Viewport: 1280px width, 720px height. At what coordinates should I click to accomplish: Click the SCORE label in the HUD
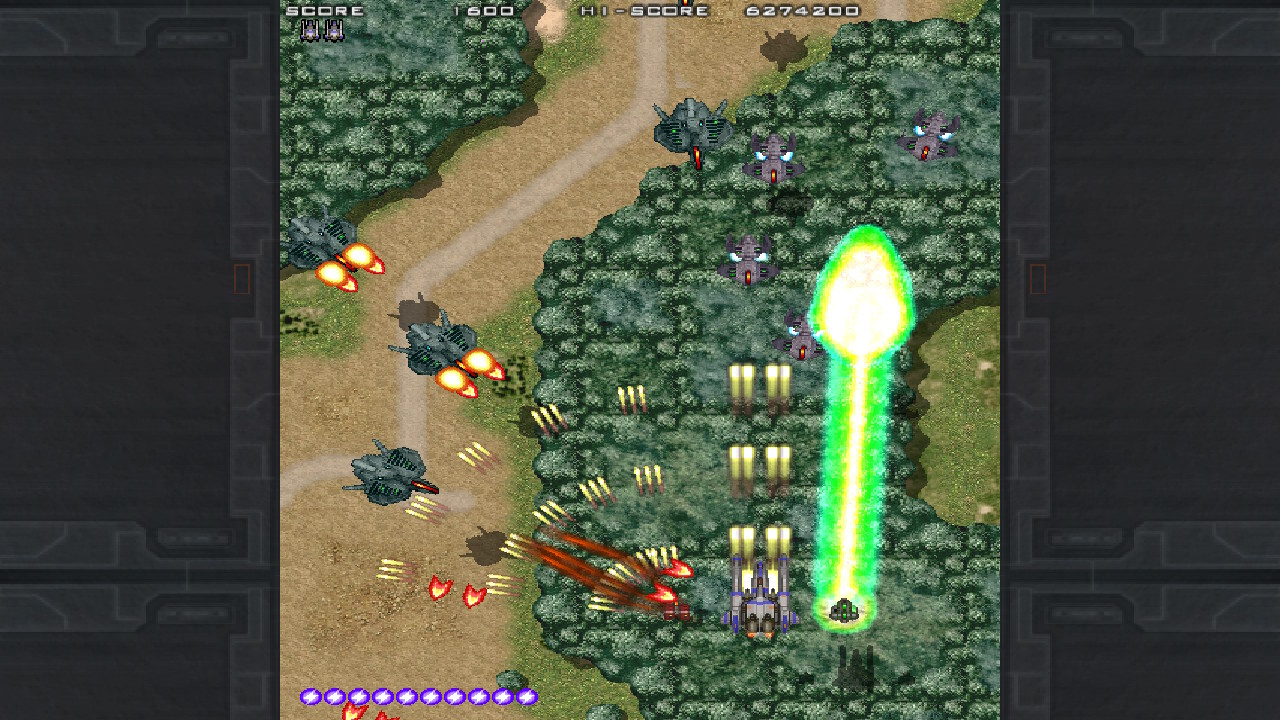coord(325,12)
